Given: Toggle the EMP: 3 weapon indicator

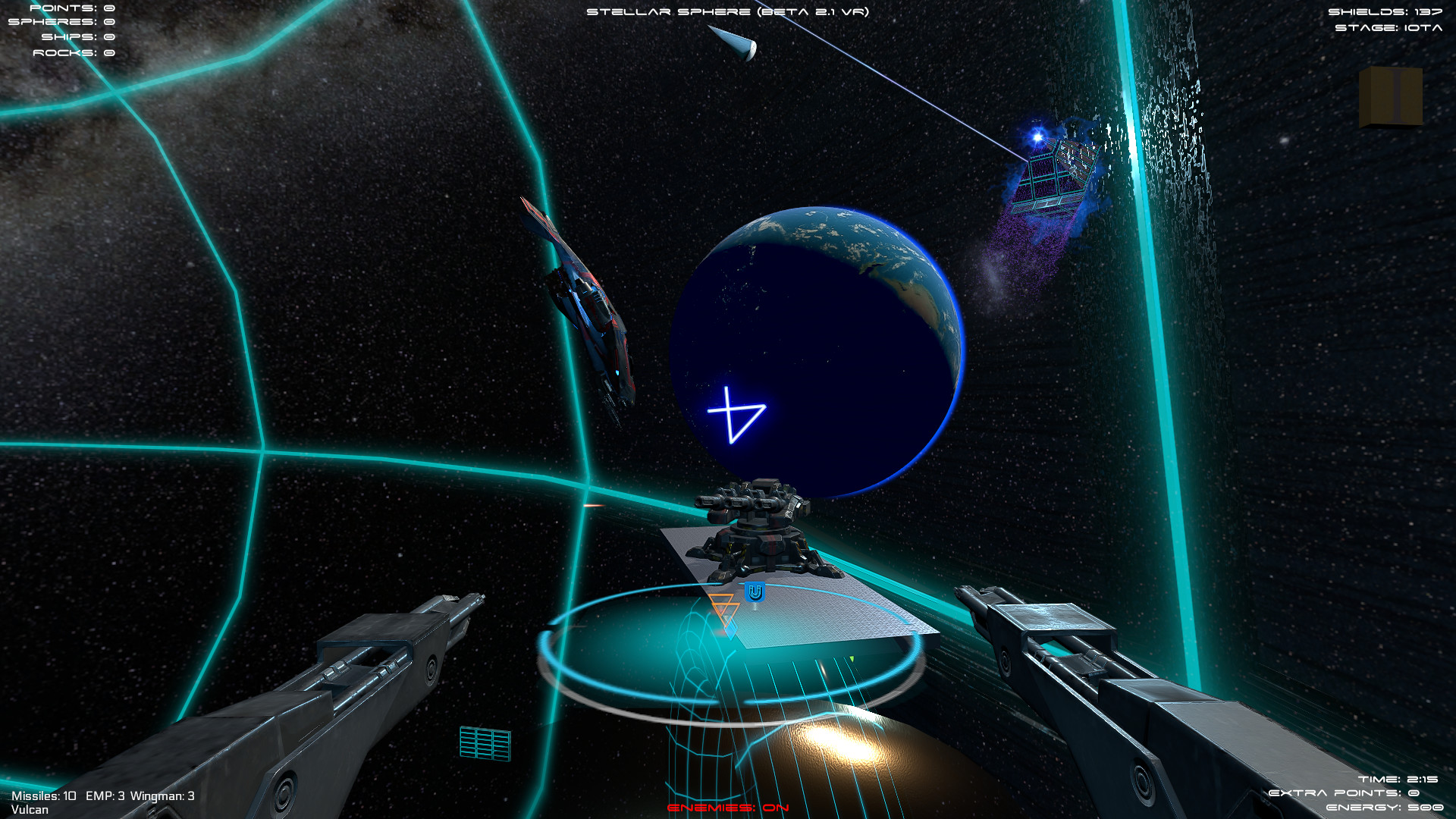Looking at the screenshot, I should [104, 796].
